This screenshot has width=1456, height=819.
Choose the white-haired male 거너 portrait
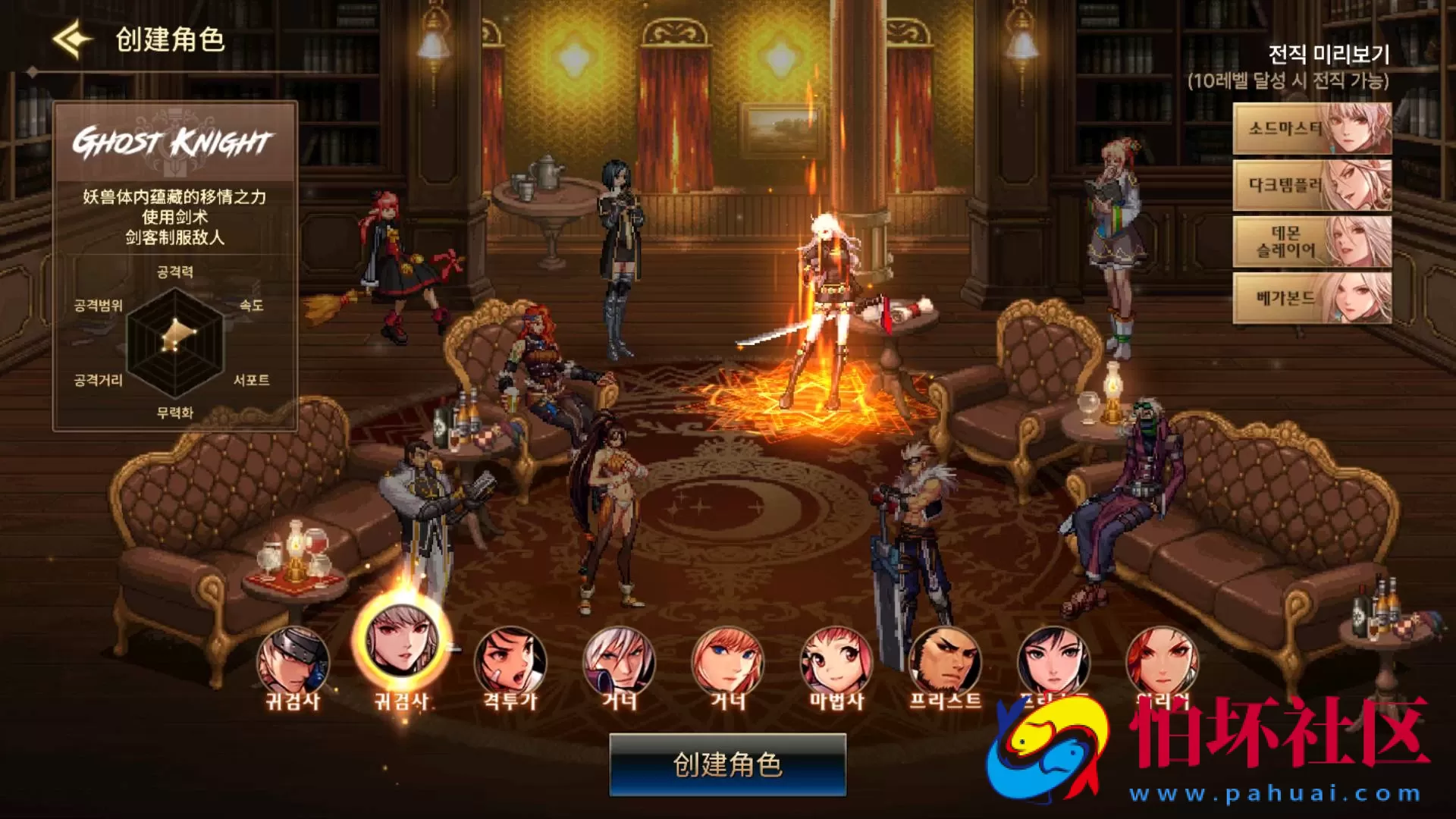(x=619, y=663)
